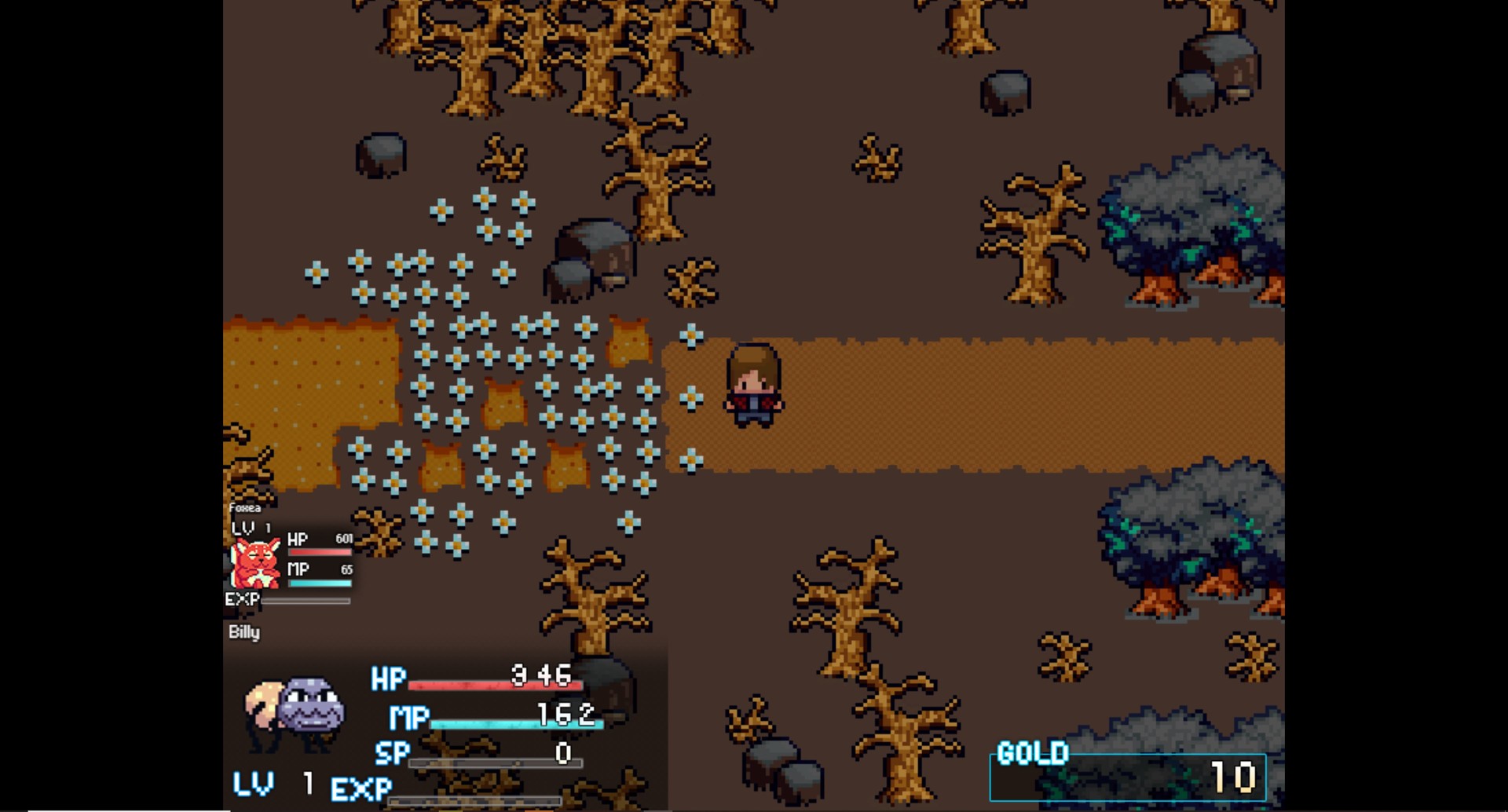Click the Billy name label
Screen dimensions: 1508x812
243,632
